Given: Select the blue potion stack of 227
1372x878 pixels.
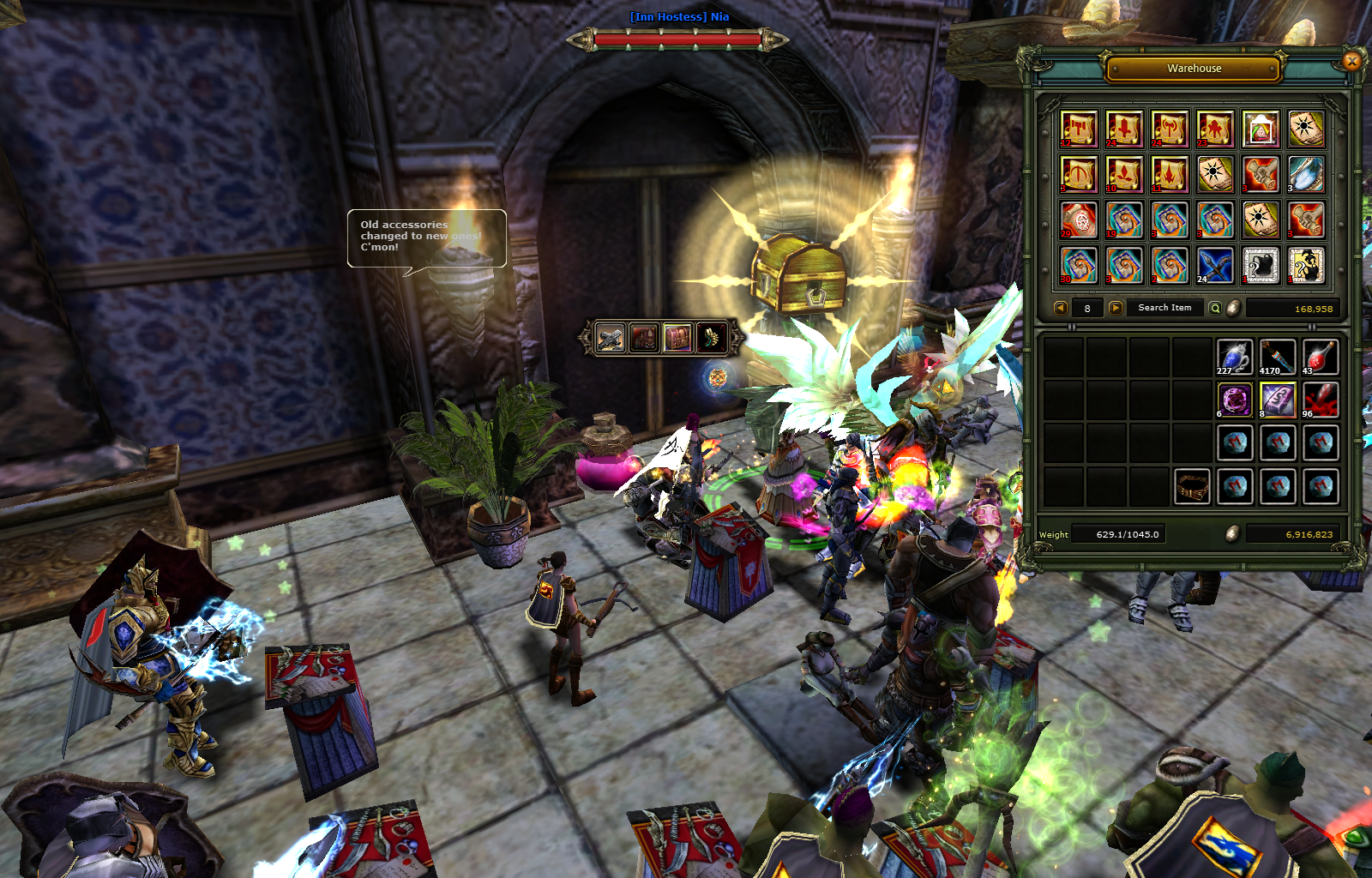Looking at the screenshot, I should [x=1234, y=357].
